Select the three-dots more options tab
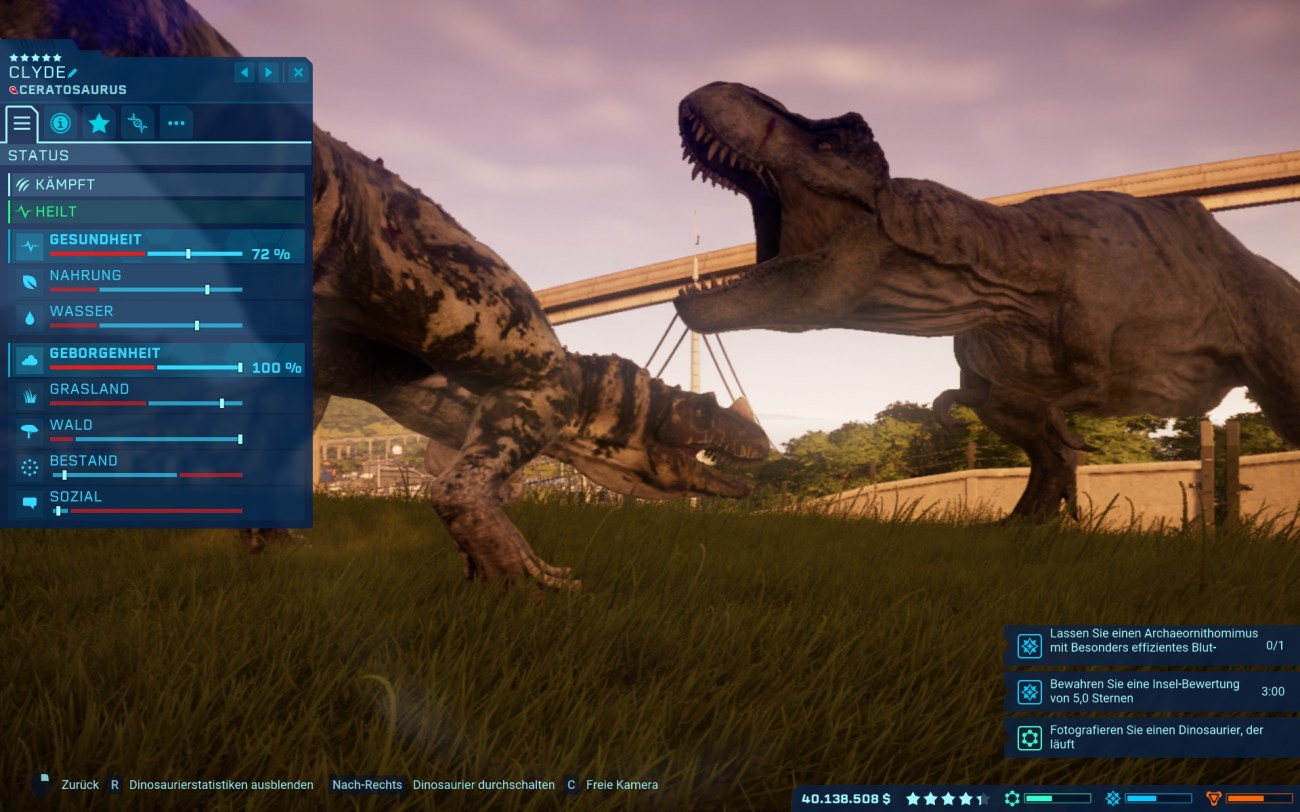Screen dimensions: 1300x812 (176, 124)
